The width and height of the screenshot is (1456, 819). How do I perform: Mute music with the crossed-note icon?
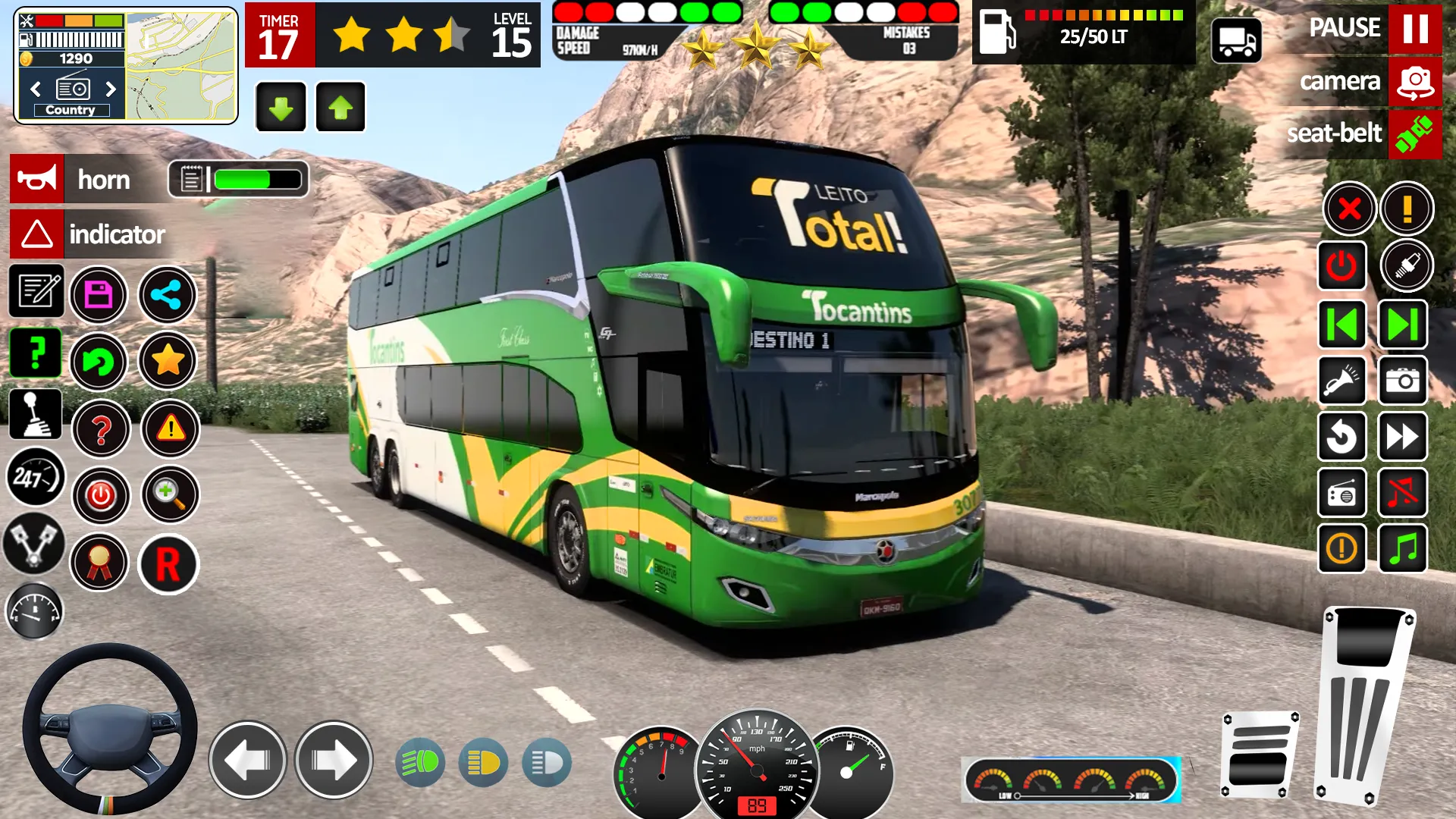(1402, 493)
